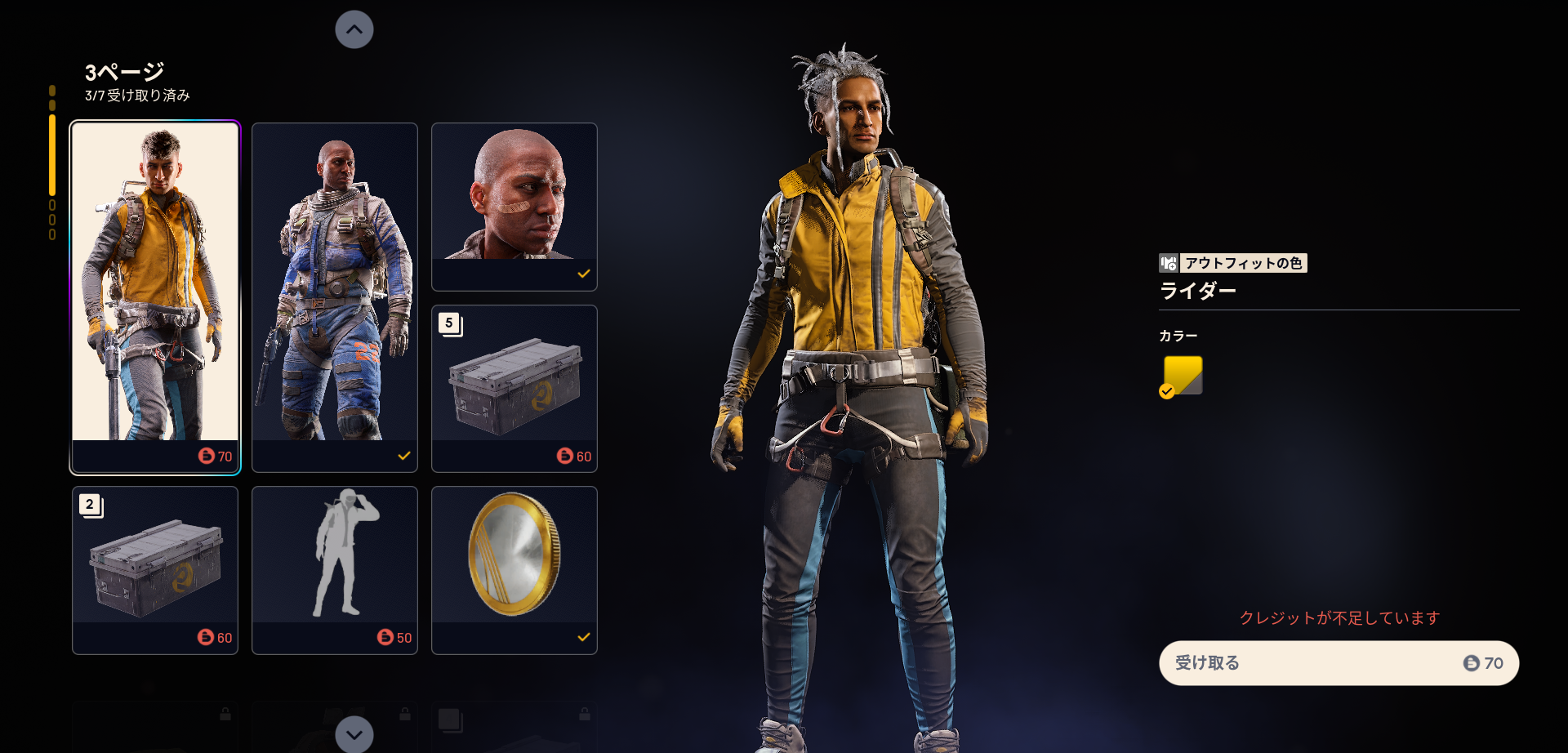The height and width of the screenshot is (753, 1568).
Task: Select the blue spacesuit outfit reward
Action: point(335,297)
